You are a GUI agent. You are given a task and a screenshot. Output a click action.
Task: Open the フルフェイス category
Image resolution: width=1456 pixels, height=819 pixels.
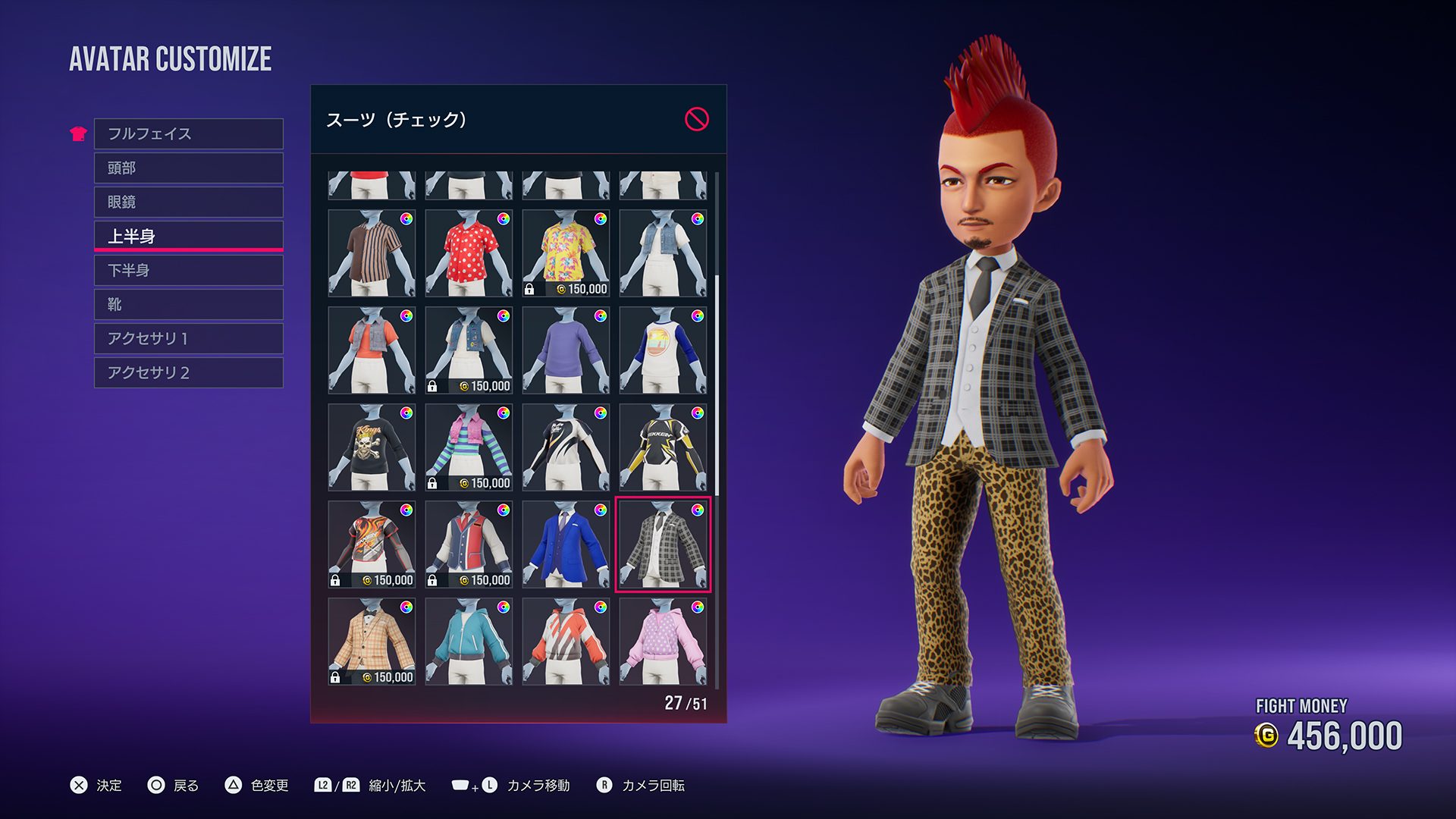tap(188, 133)
